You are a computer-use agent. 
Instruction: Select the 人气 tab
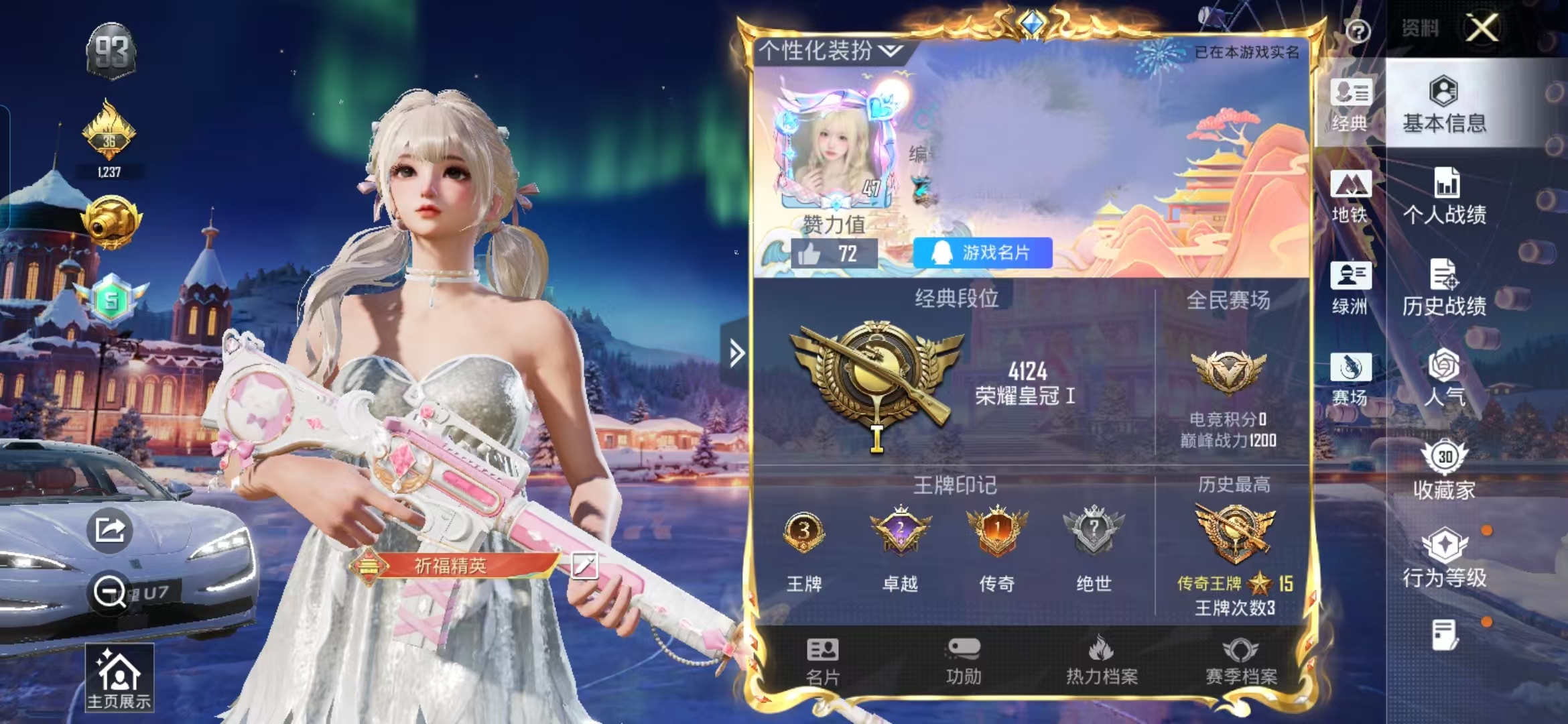[1444, 379]
